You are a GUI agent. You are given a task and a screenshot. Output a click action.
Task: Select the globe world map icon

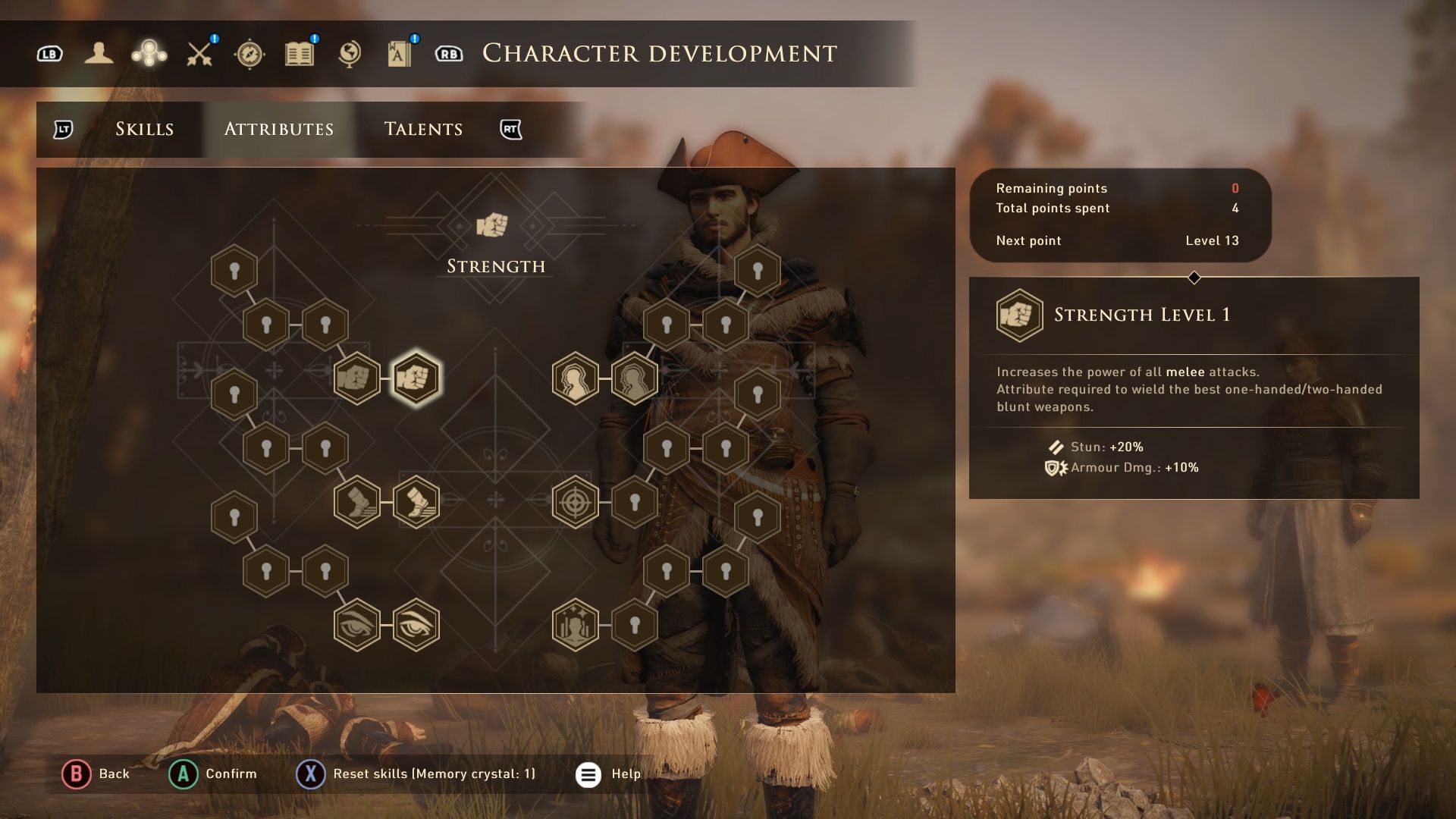348,54
